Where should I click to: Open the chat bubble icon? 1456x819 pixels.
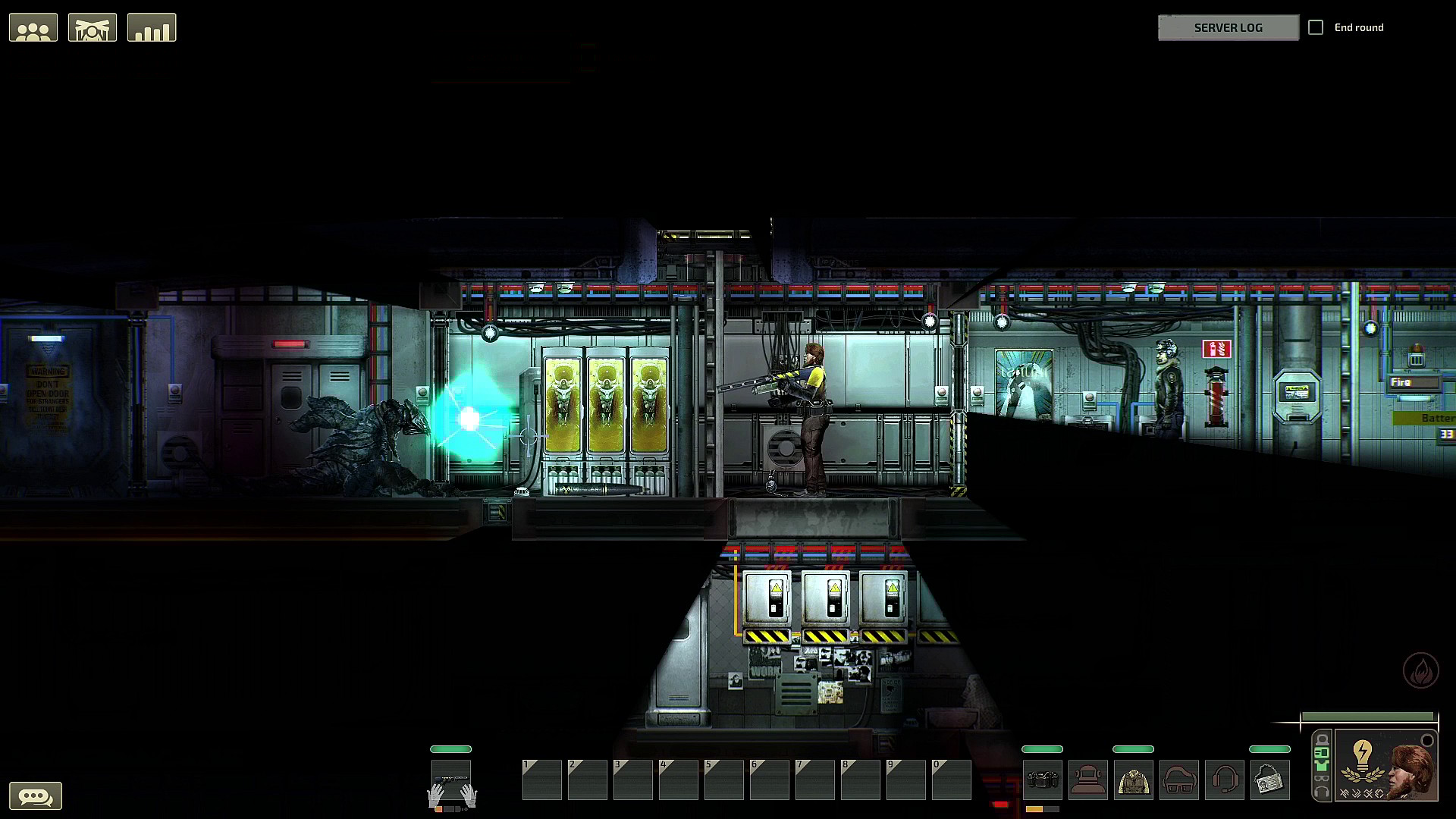[37, 795]
